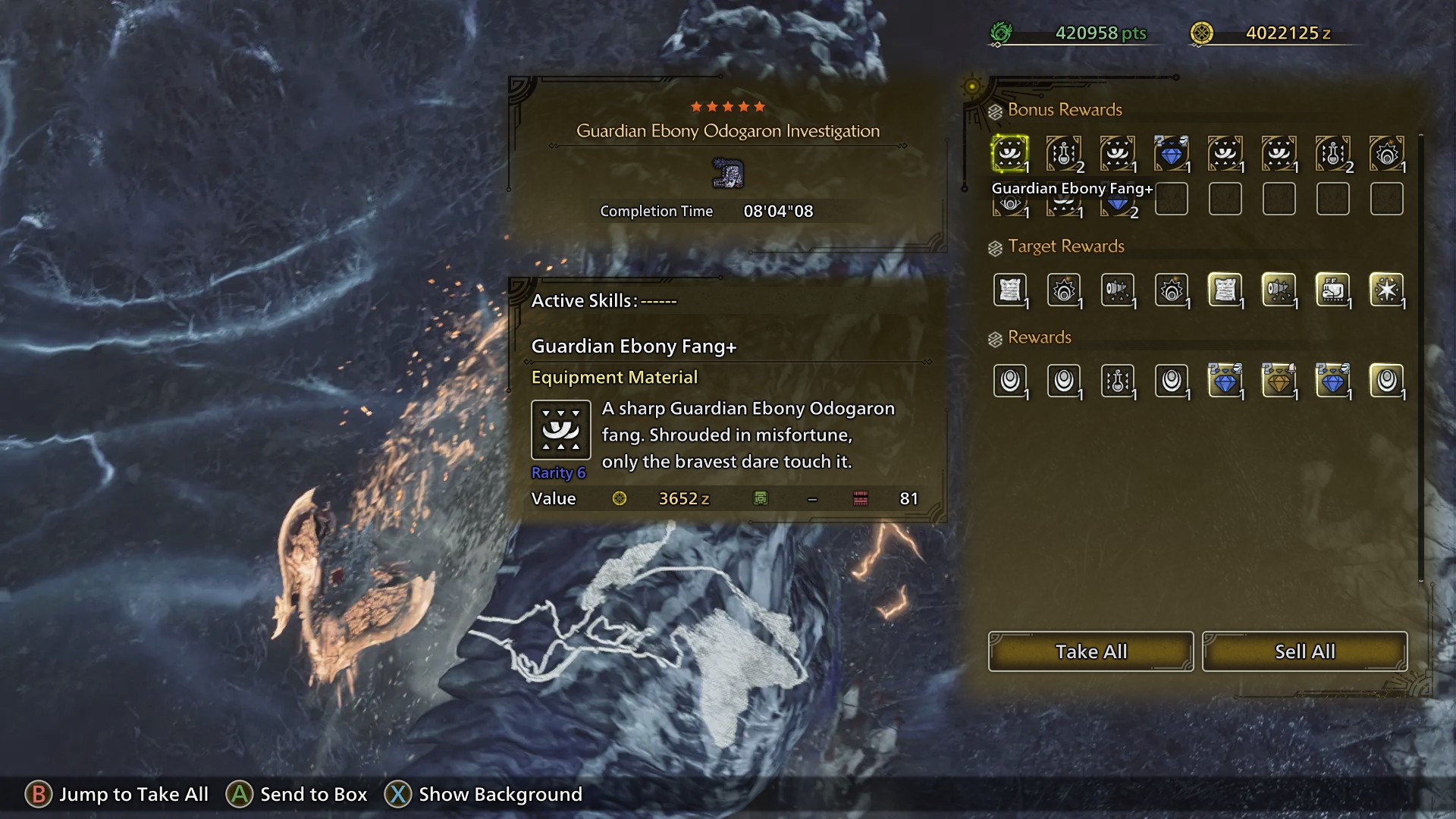Choose the FF monster ticket in Target Rewards

pyautogui.click(x=1332, y=290)
